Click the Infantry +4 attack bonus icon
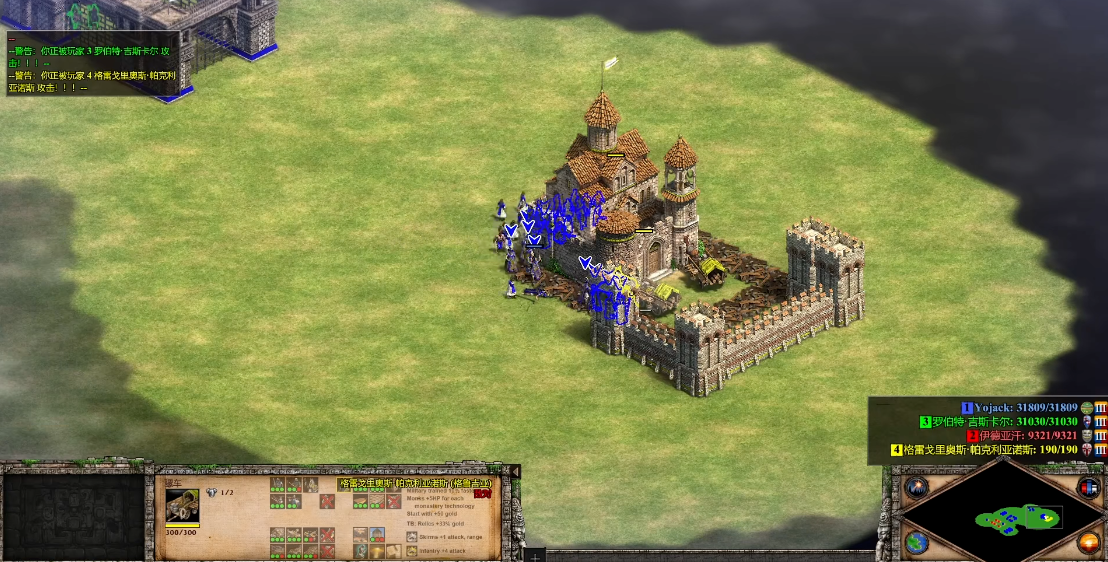This screenshot has width=1108, height=562. [411, 551]
